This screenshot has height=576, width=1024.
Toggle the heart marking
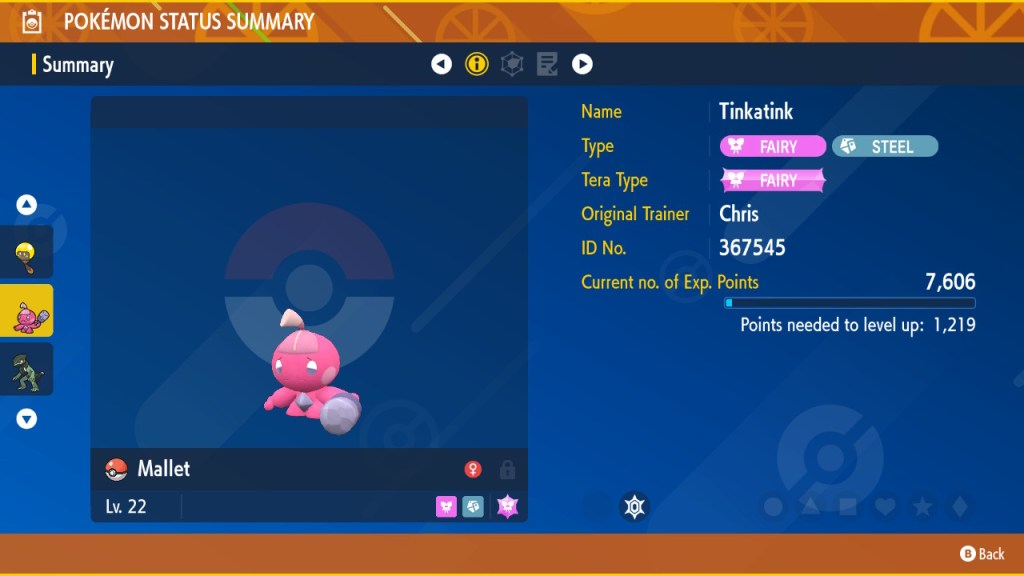coord(885,507)
